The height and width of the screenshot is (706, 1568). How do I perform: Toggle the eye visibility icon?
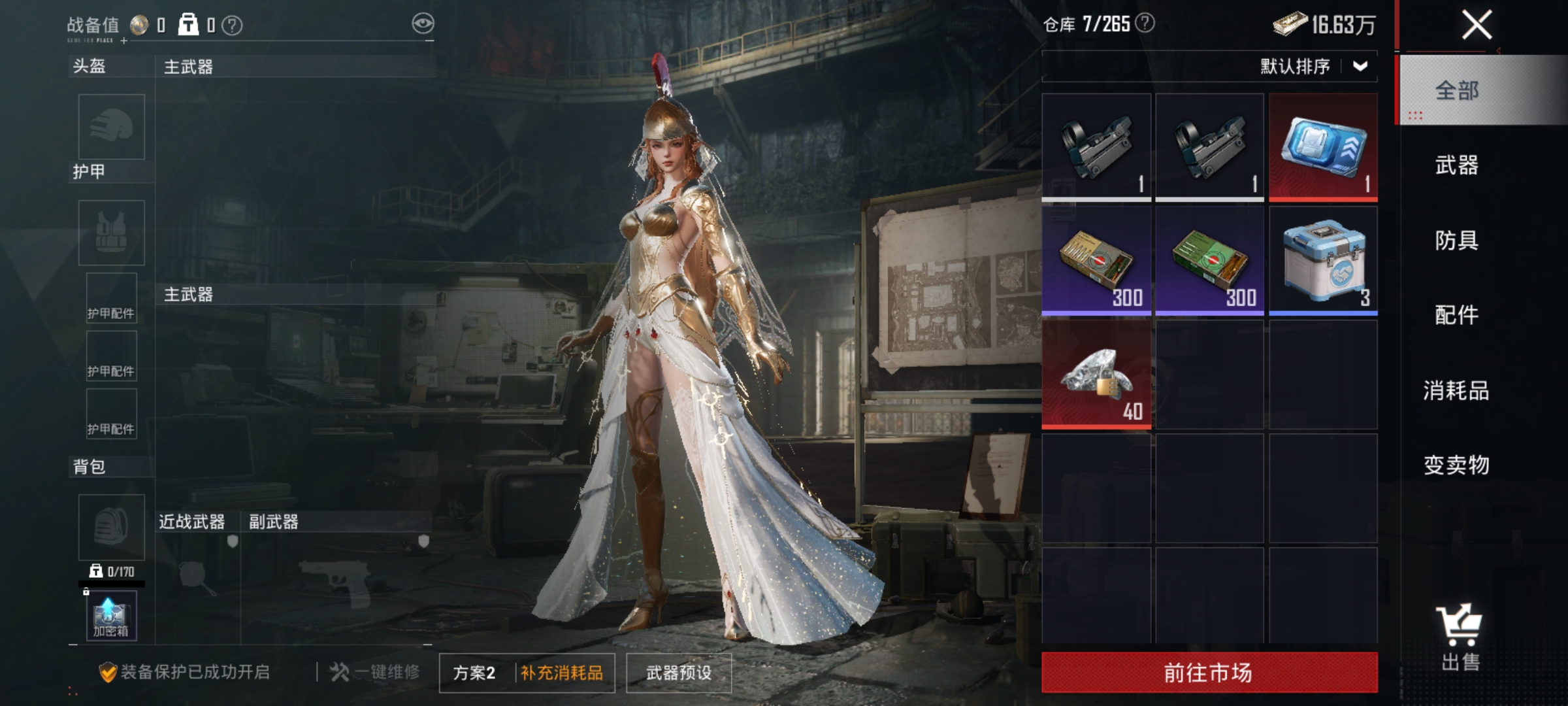423,24
